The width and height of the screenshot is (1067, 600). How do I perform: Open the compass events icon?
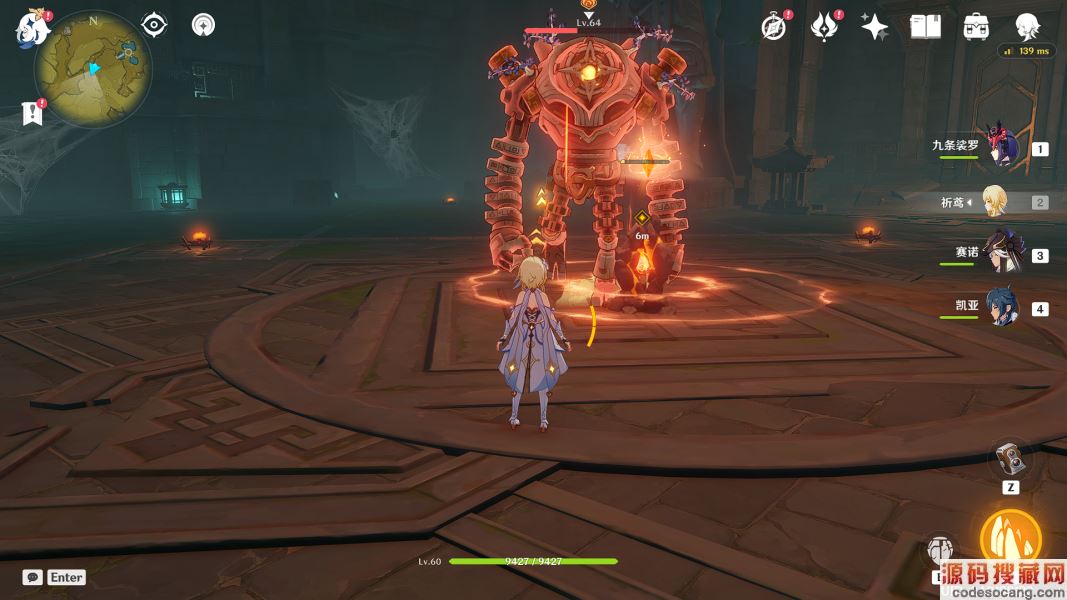tap(774, 27)
